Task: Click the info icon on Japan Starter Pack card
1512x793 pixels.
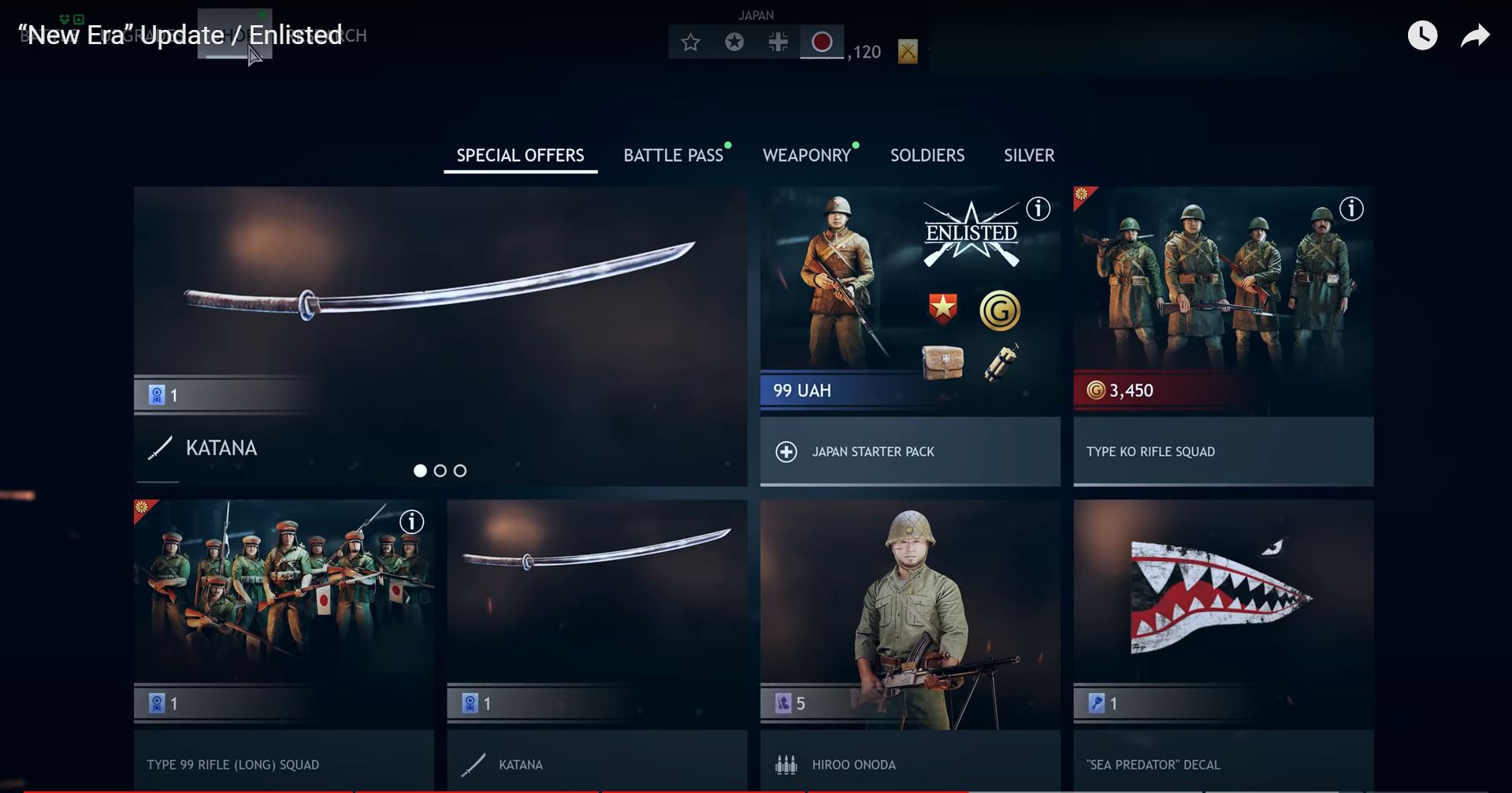Action: tap(1038, 209)
